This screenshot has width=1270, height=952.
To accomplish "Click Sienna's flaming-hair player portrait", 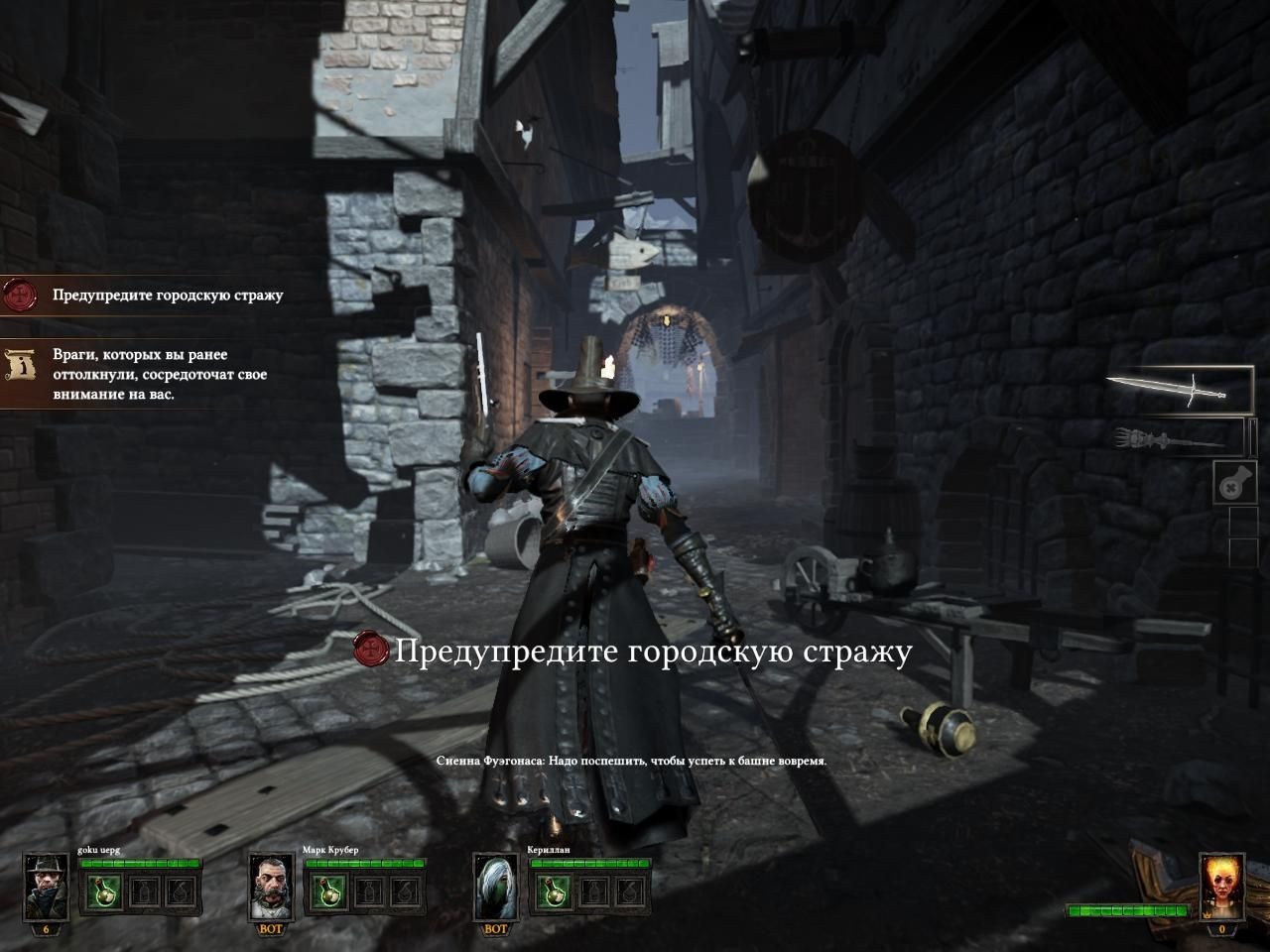I will pos(1221,888).
